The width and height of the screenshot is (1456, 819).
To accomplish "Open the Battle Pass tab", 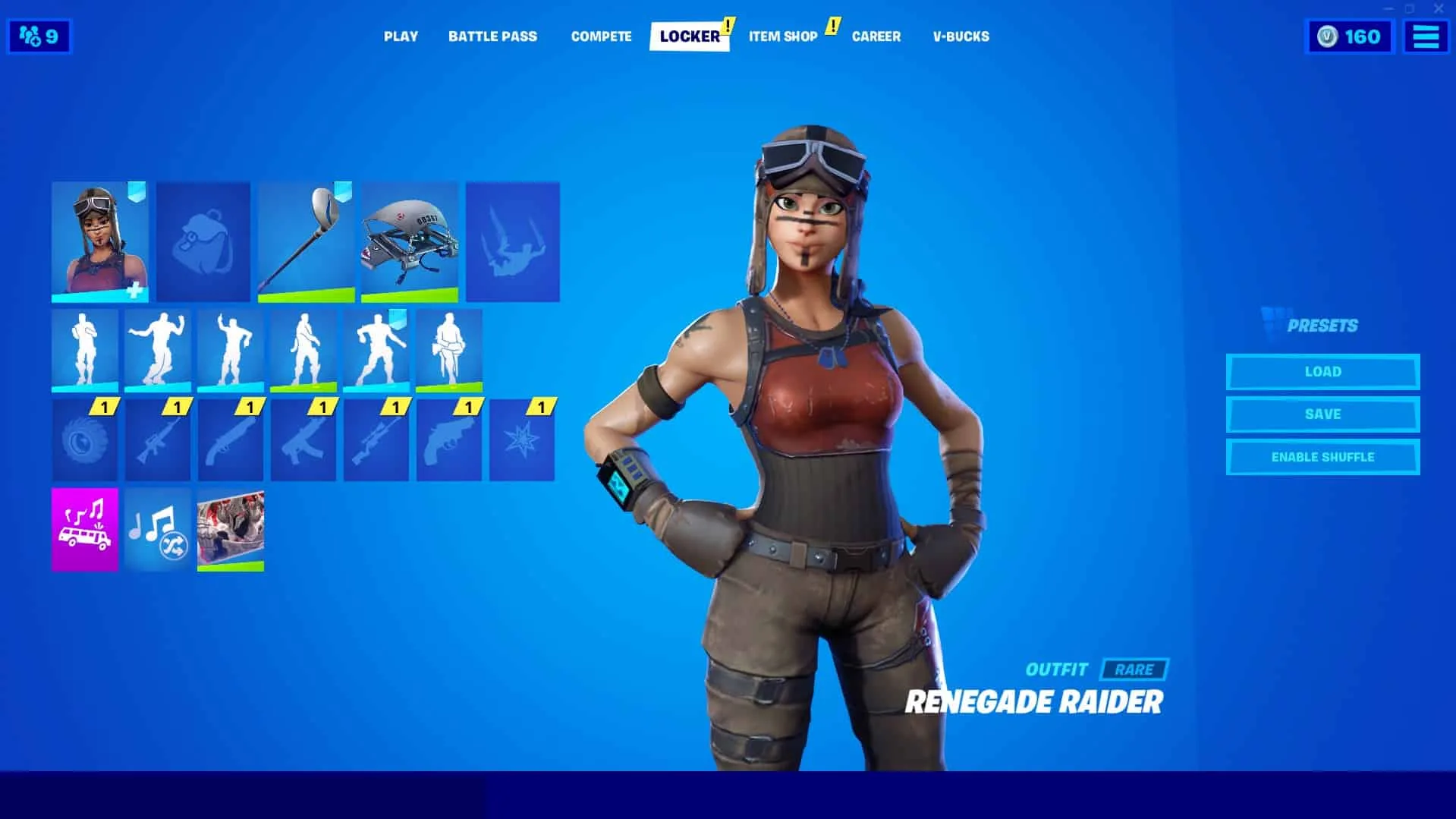I will [x=492, y=36].
